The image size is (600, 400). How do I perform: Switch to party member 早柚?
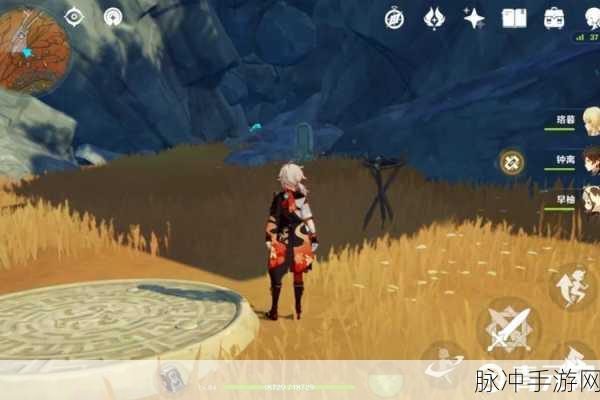coord(568,199)
